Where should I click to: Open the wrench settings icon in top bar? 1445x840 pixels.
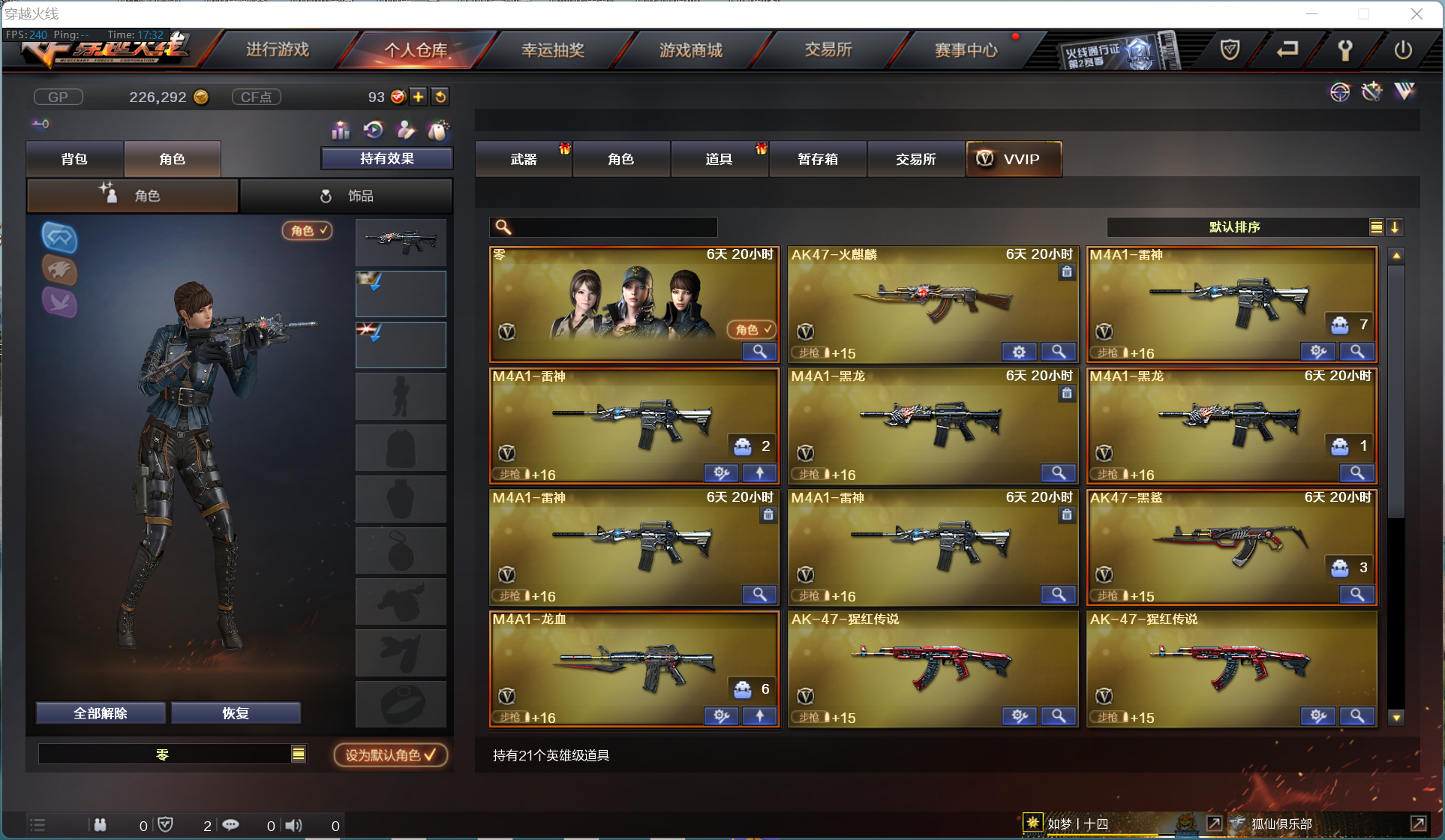point(1344,50)
